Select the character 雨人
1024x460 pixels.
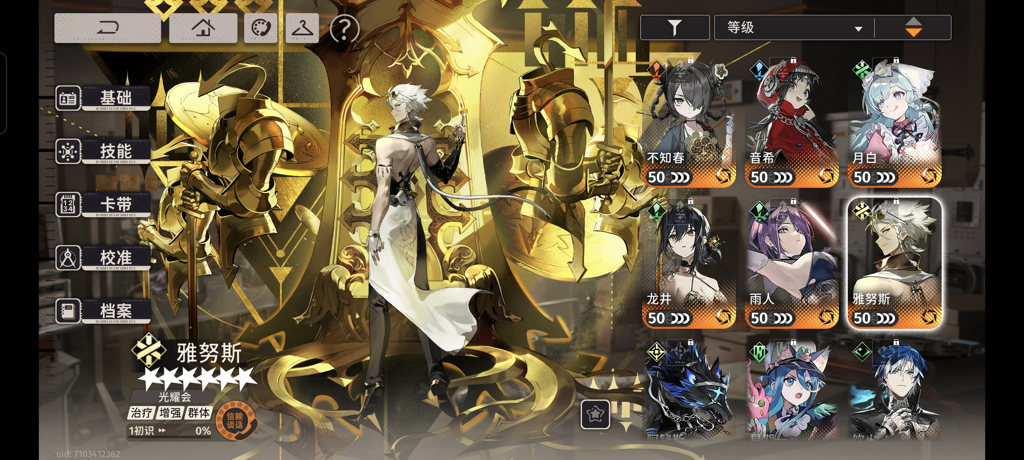(792, 265)
